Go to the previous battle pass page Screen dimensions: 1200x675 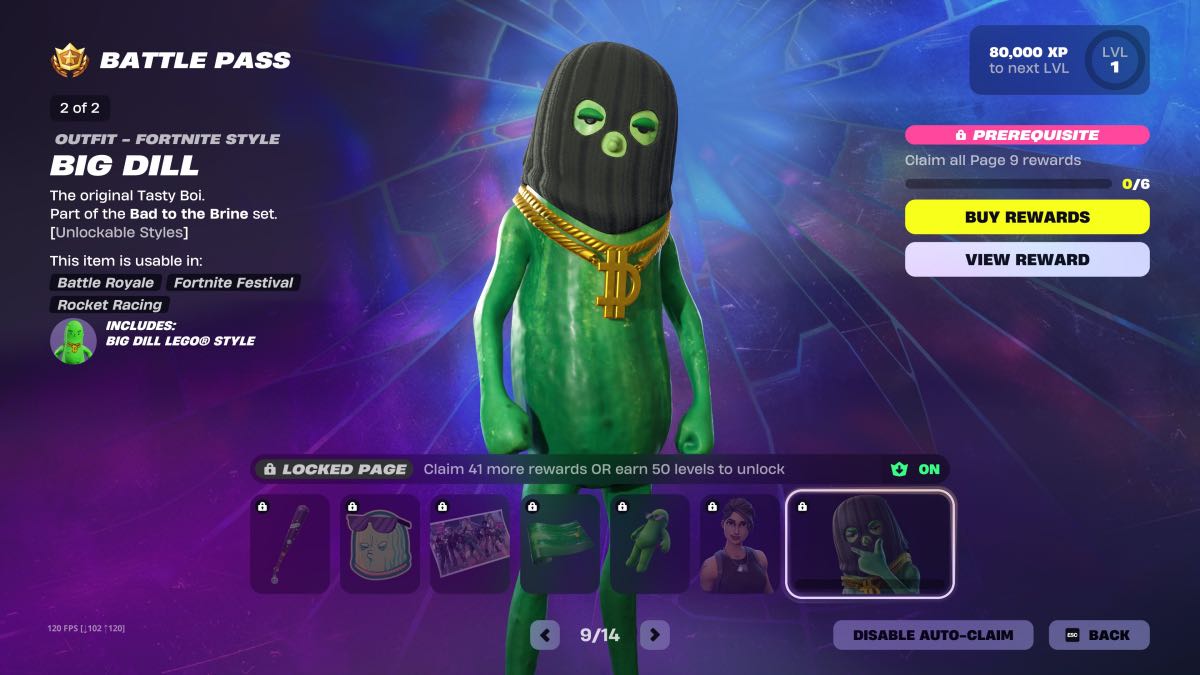[545, 635]
